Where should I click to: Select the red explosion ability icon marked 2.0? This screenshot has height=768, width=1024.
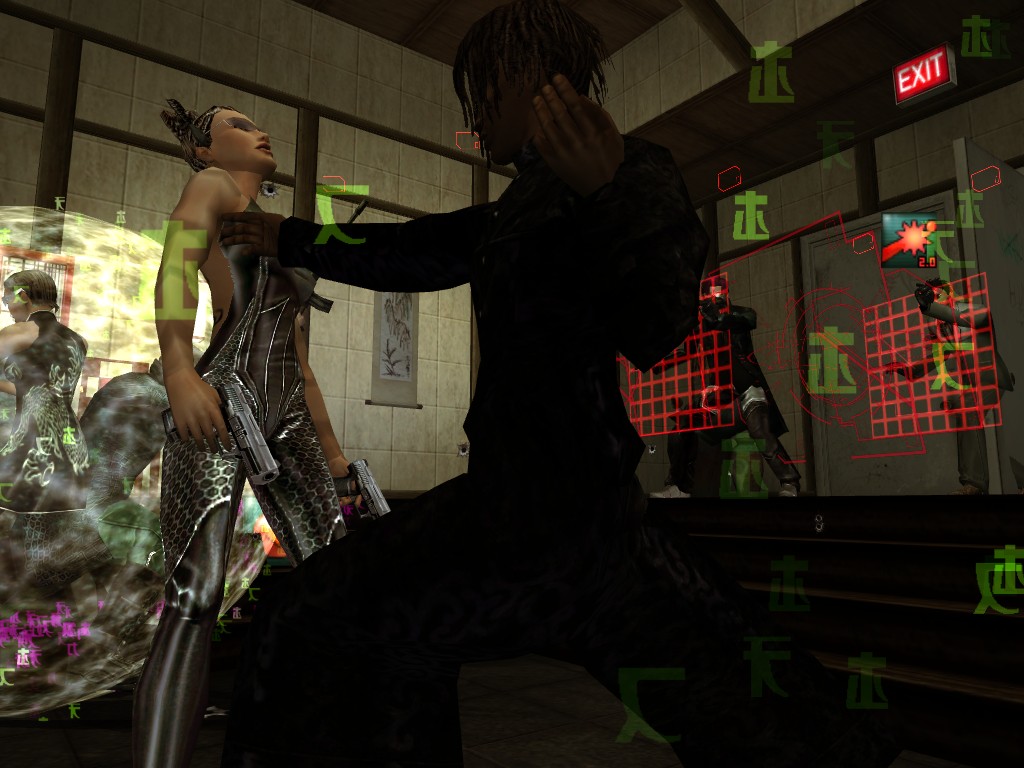[x=909, y=240]
